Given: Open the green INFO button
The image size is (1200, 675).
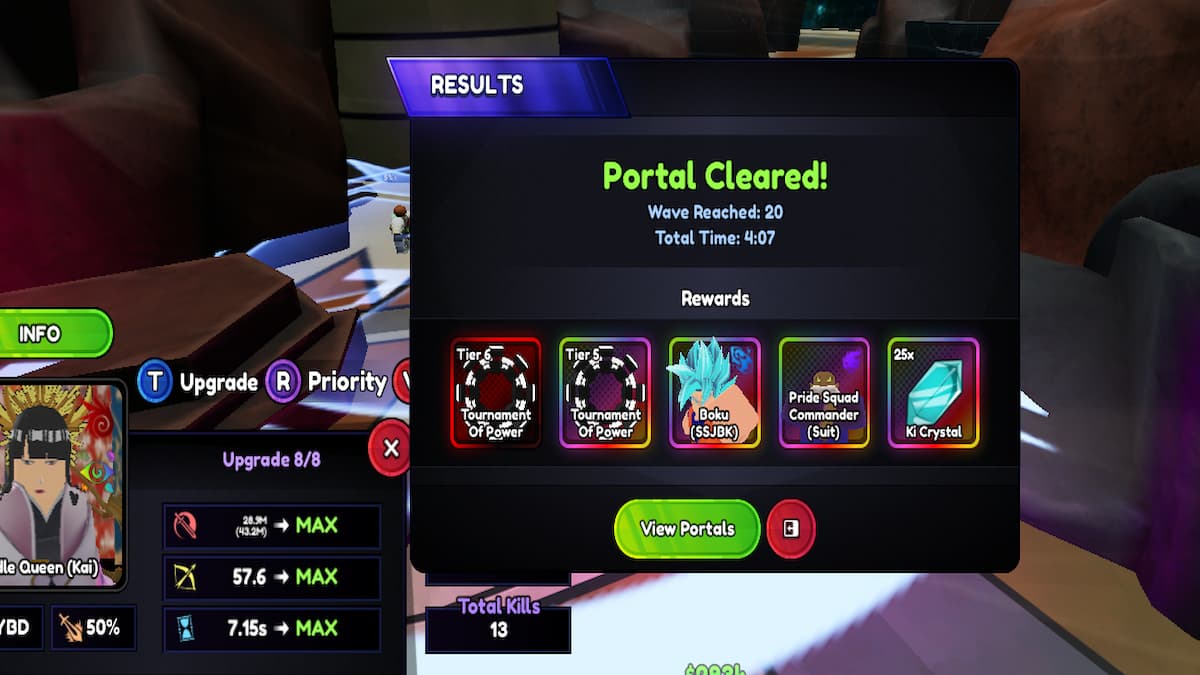Looking at the screenshot, I should click(52, 334).
